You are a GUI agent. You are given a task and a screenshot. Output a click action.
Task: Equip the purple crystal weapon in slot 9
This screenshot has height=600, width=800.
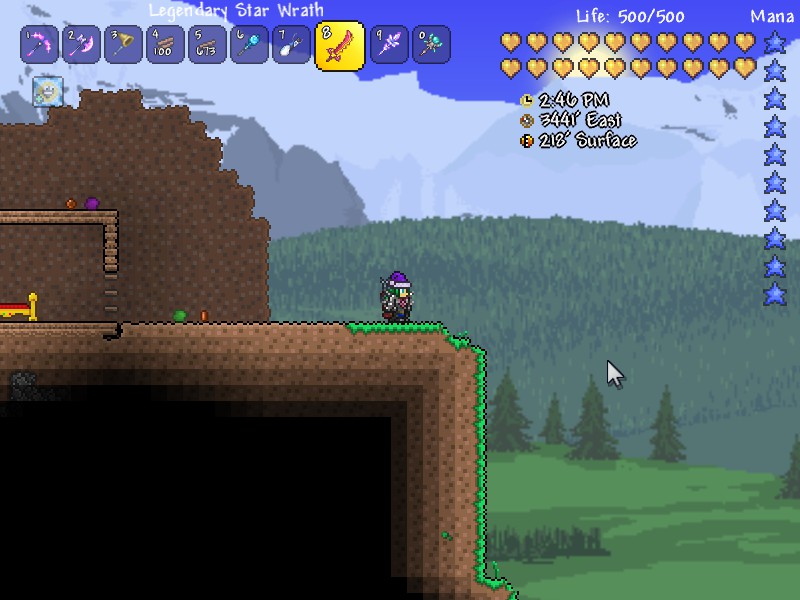coord(388,45)
